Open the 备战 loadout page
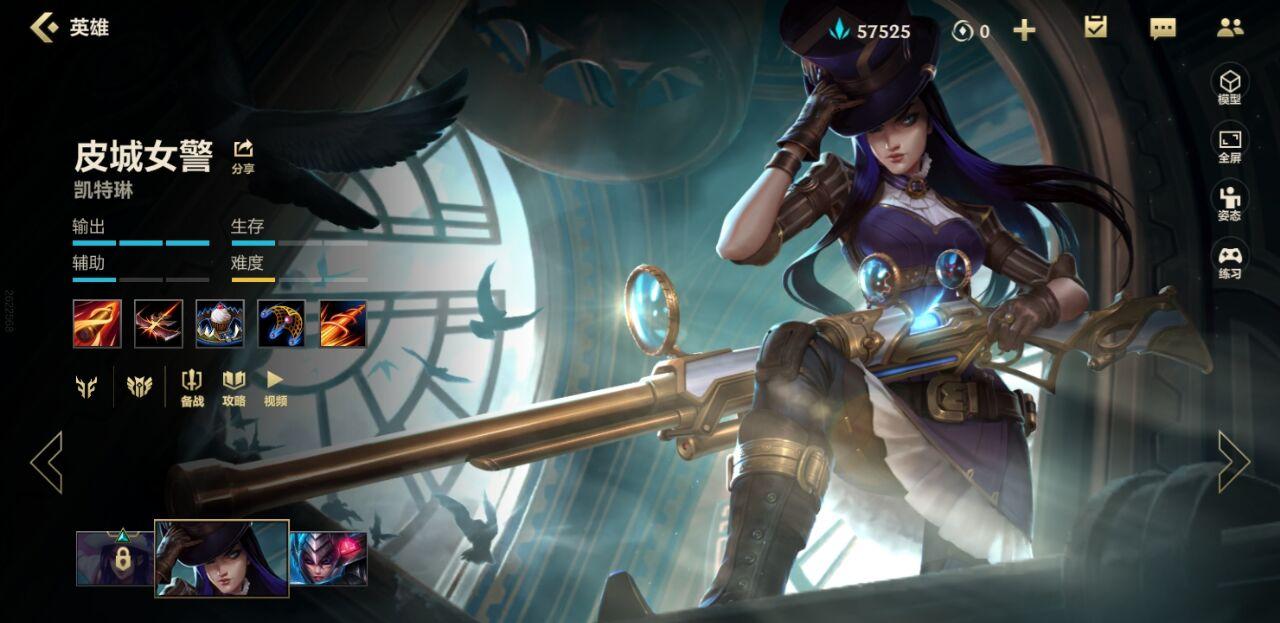The image size is (1280, 623). point(192,387)
